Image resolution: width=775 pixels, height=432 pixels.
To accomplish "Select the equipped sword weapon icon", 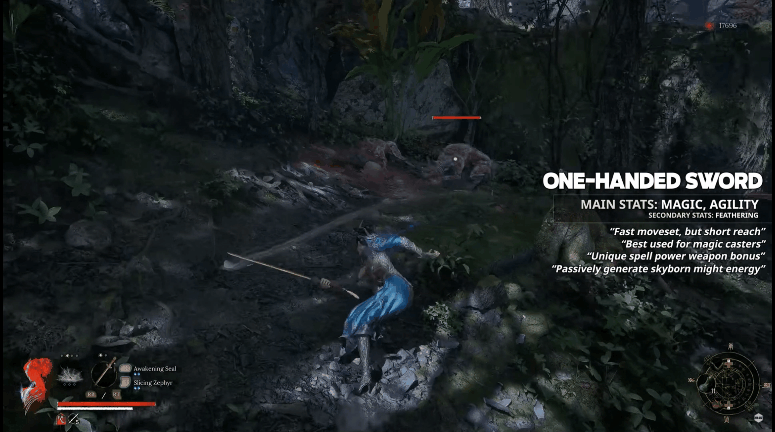I will [x=104, y=371].
